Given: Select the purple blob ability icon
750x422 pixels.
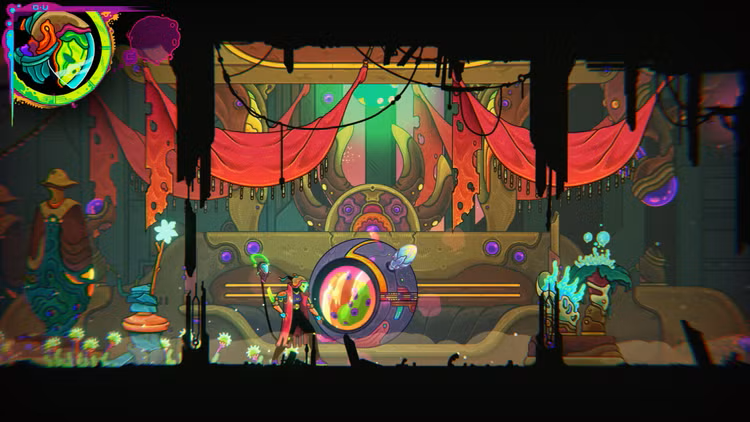Looking at the screenshot, I should coord(152,36).
